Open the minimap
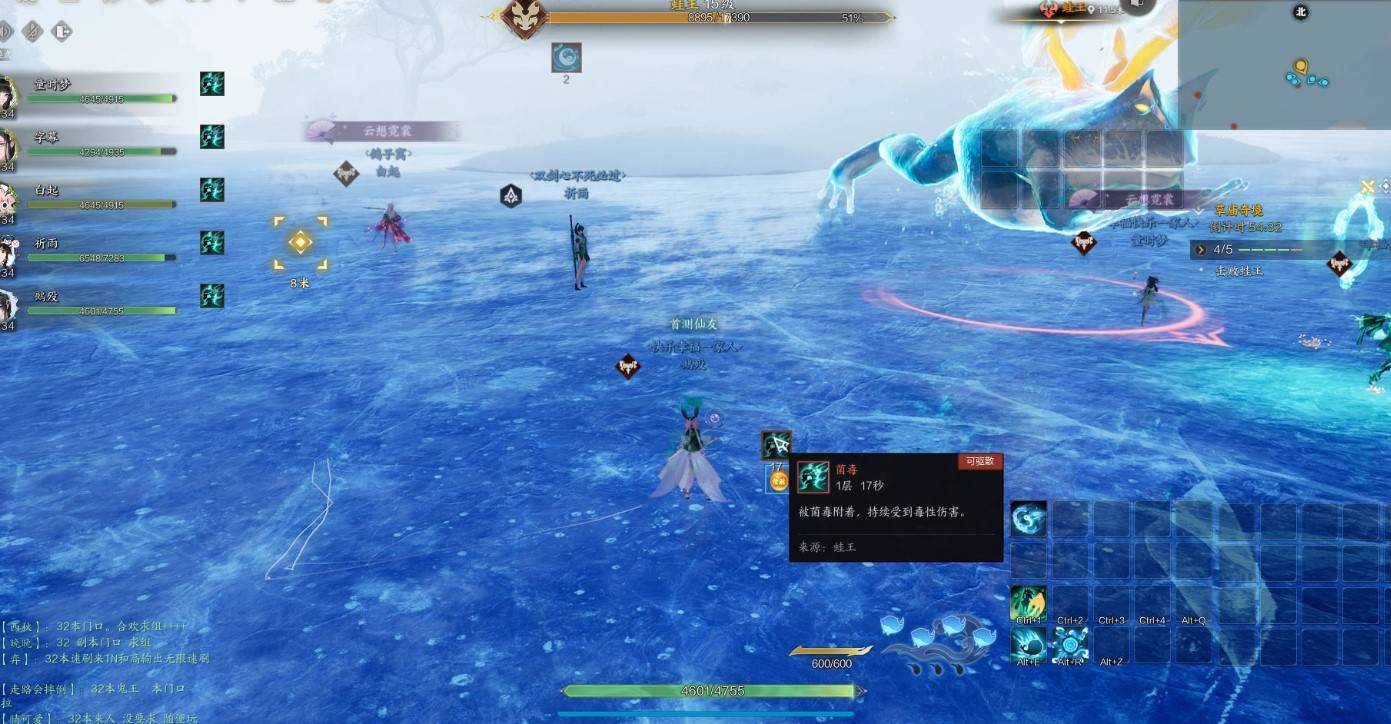The height and width of the screenshot is (724, 1391). click(x=1284, y=65)
